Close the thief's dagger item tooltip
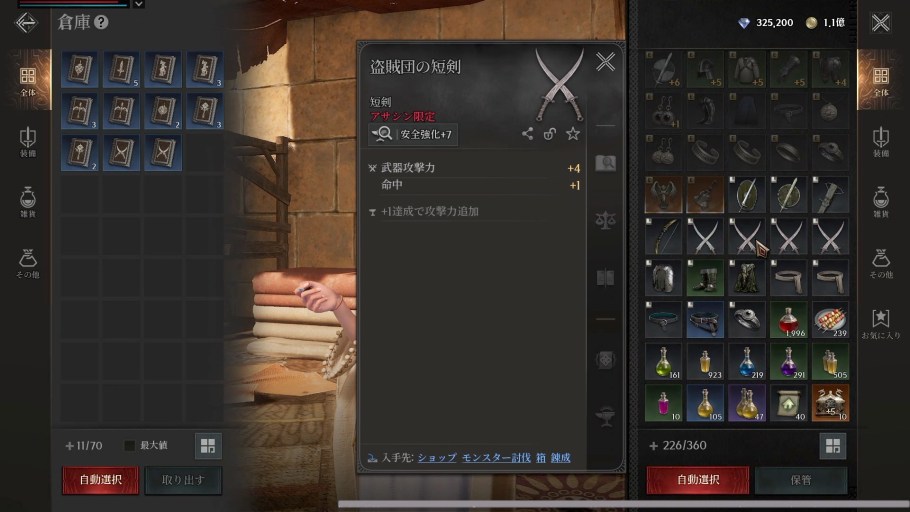This screenshot has width=910, height=512. (605, 62)
